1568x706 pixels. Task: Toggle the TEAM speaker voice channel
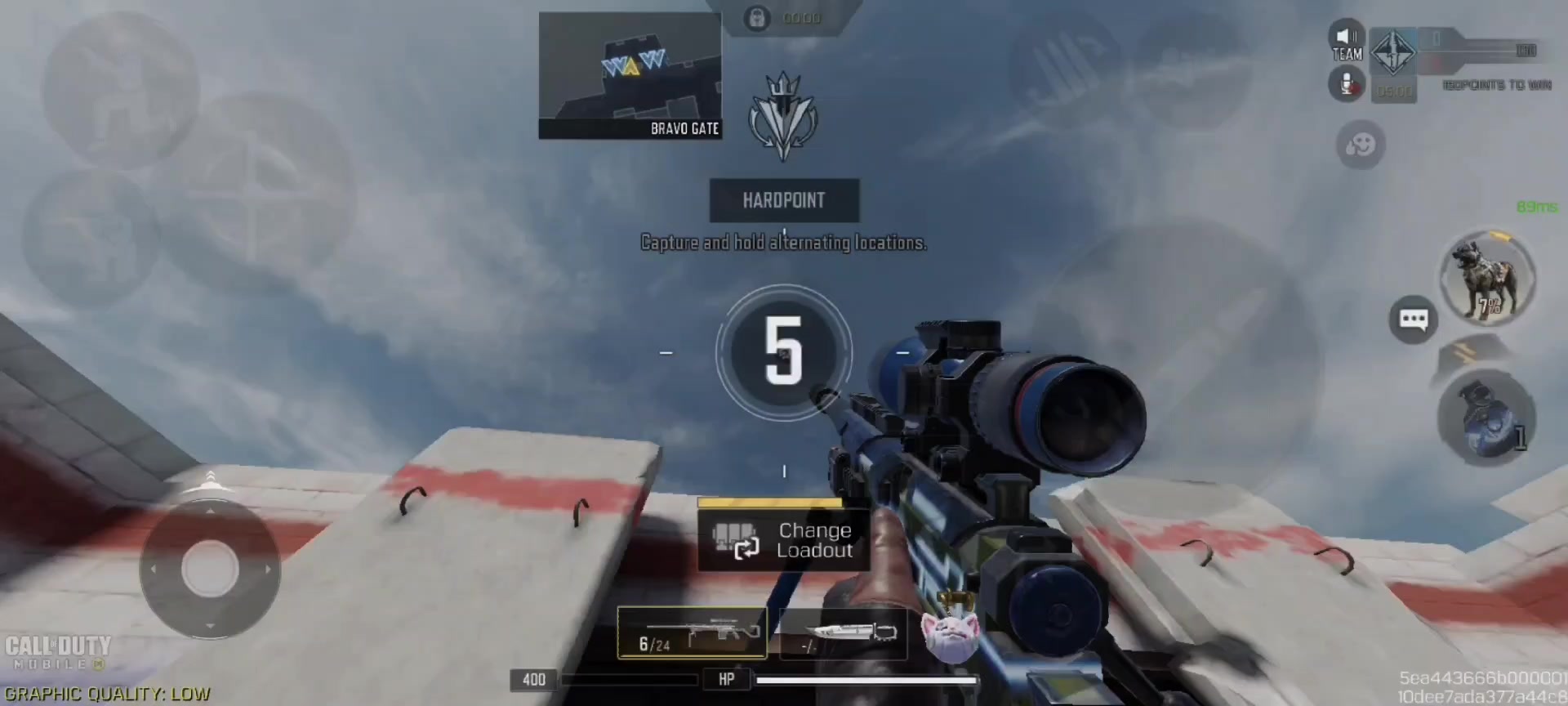pyautogui.click(x=1347, y=42)
